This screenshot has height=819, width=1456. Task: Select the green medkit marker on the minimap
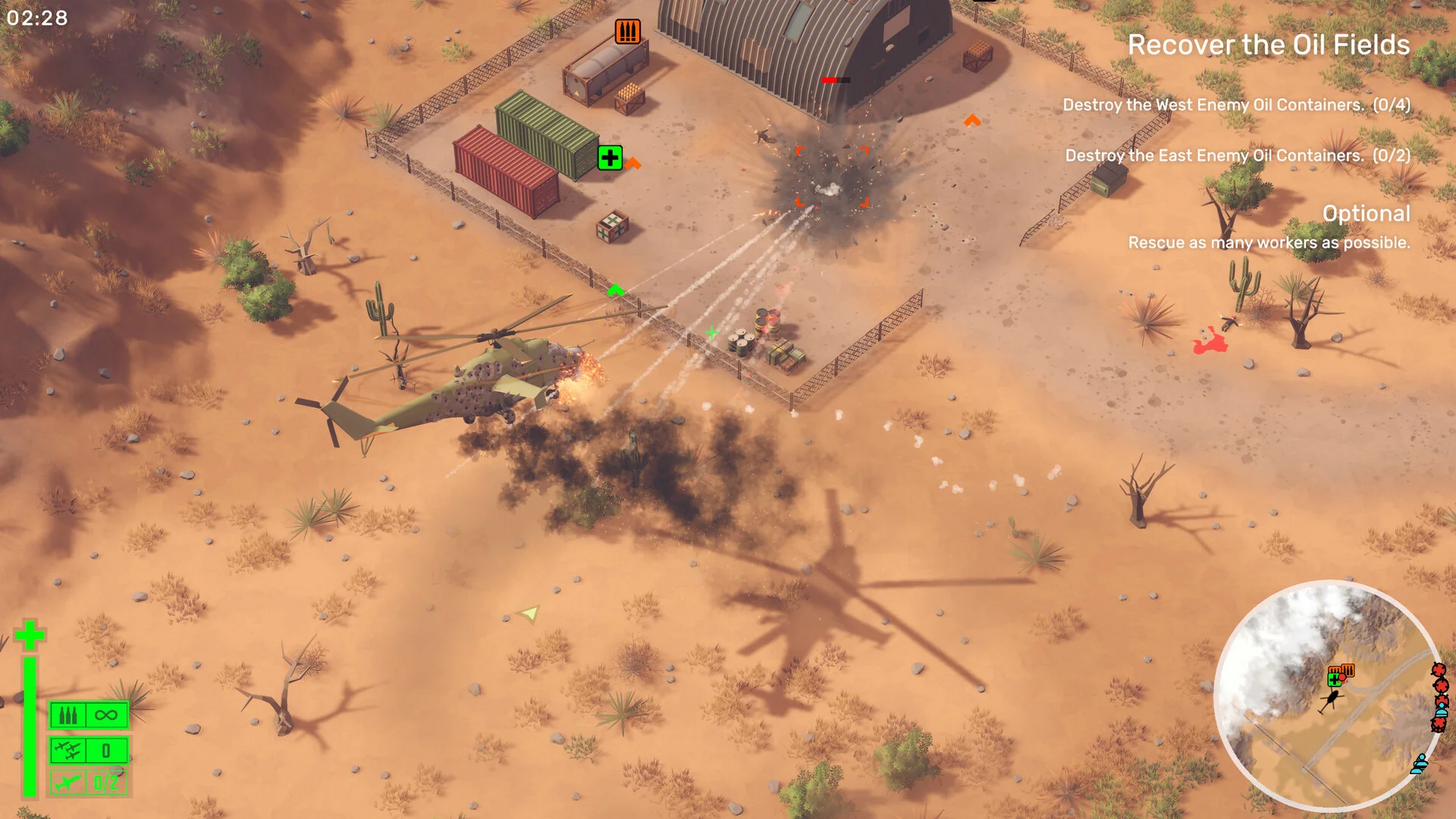tap(1334, 679)
